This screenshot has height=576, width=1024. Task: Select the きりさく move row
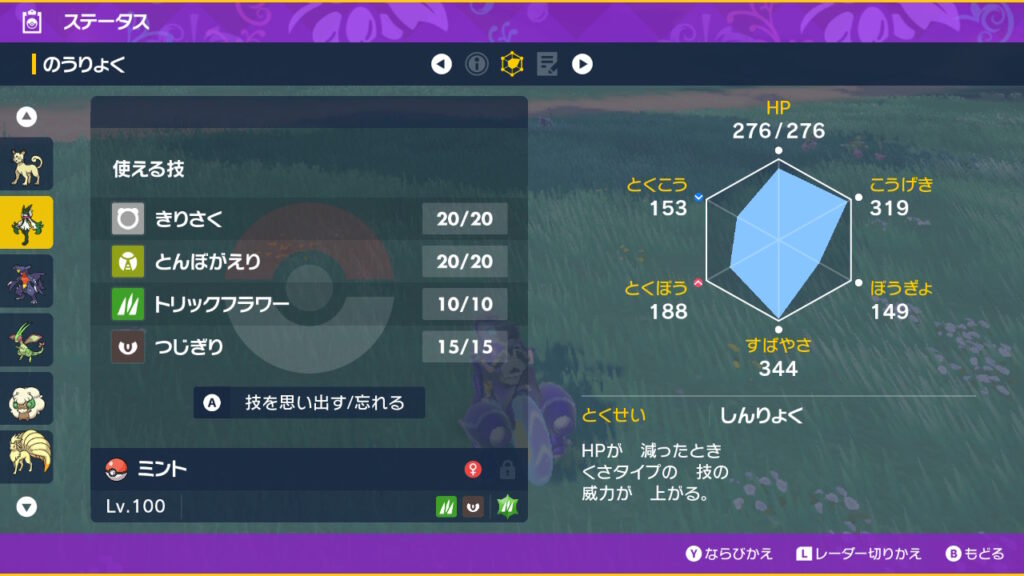309,218
